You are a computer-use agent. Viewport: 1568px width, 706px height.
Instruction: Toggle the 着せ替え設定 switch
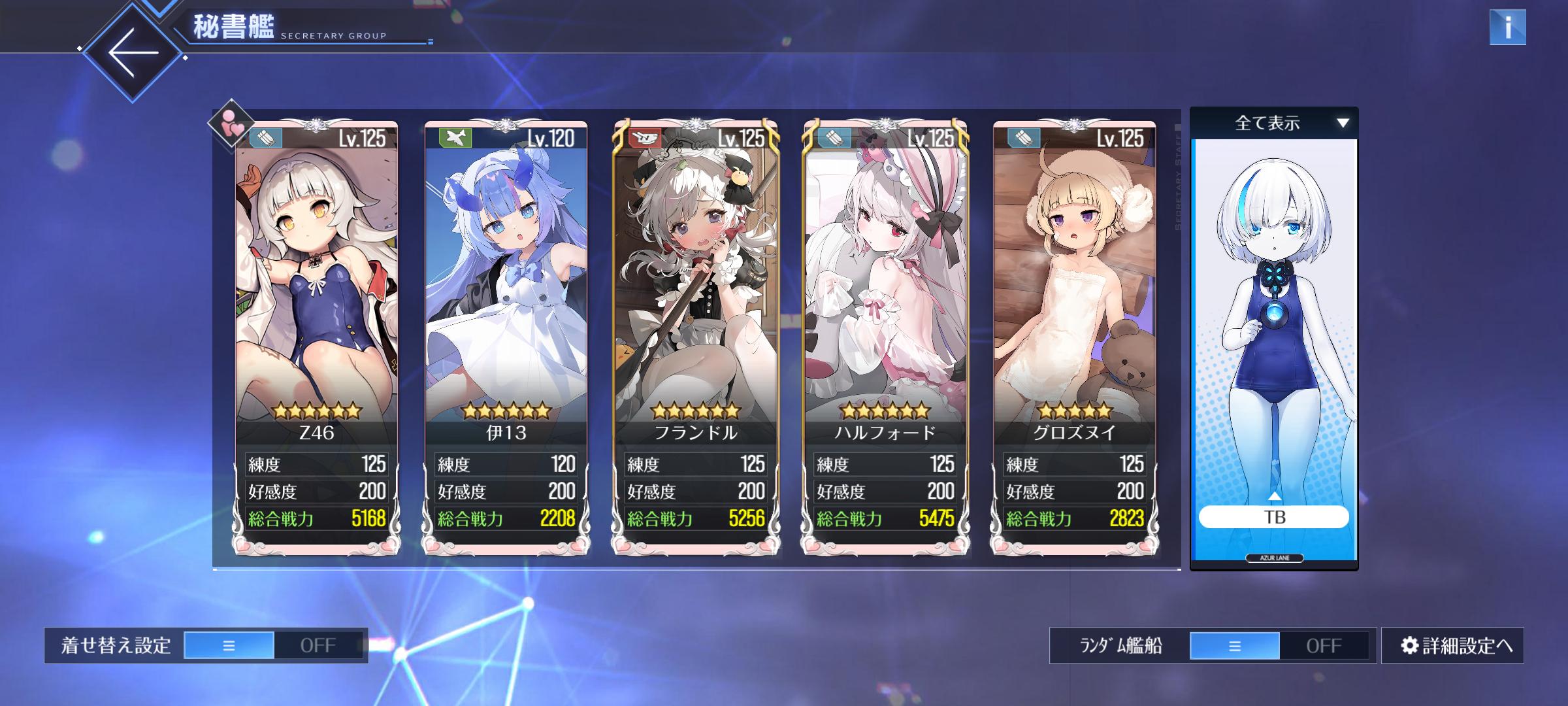(x=274, y=645)
